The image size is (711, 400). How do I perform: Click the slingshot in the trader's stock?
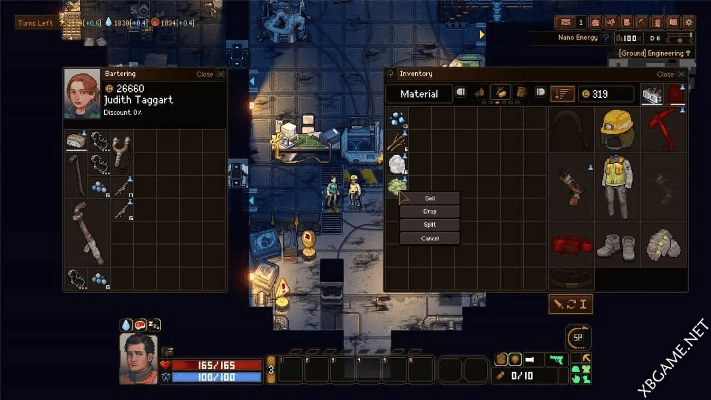pos(123,140)
